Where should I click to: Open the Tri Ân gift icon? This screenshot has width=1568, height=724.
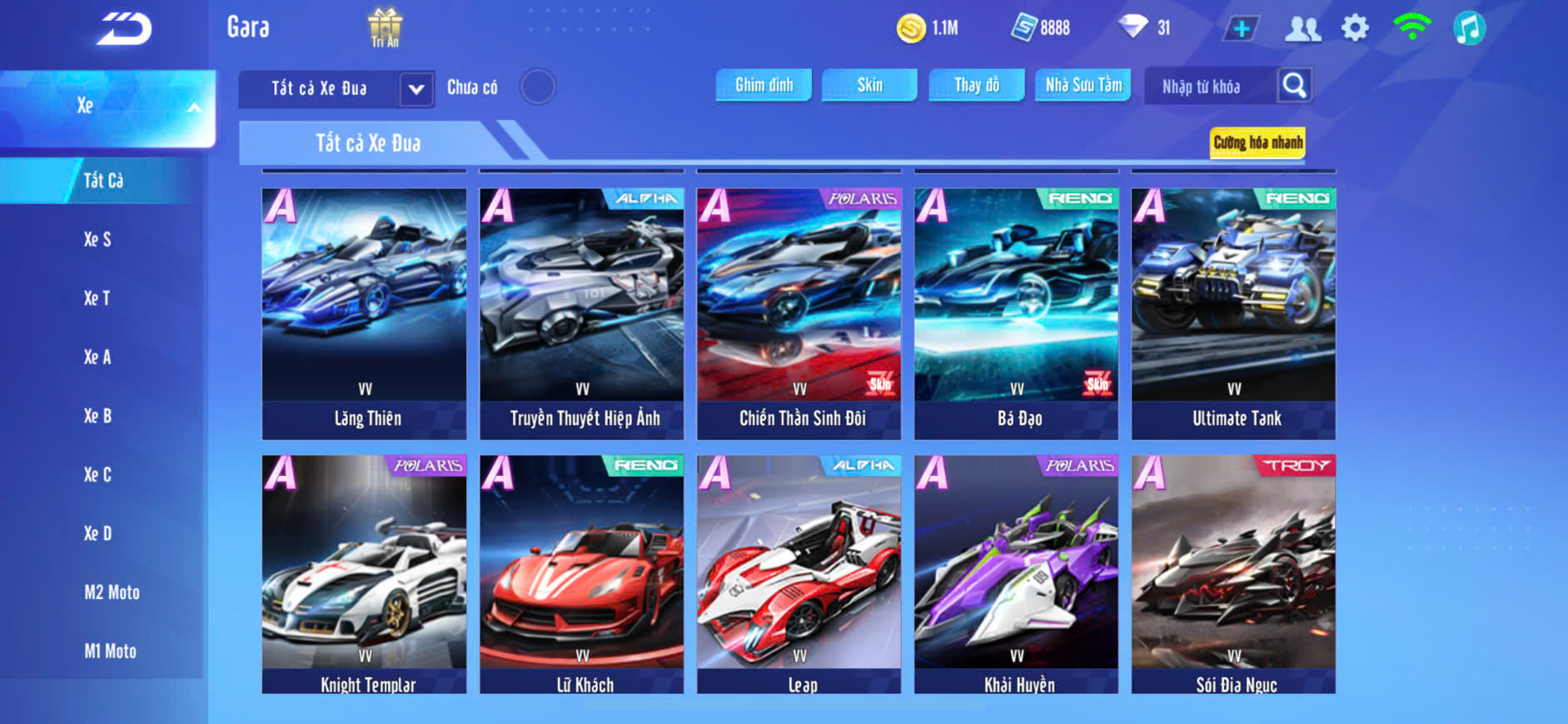[x=385, y=27]
